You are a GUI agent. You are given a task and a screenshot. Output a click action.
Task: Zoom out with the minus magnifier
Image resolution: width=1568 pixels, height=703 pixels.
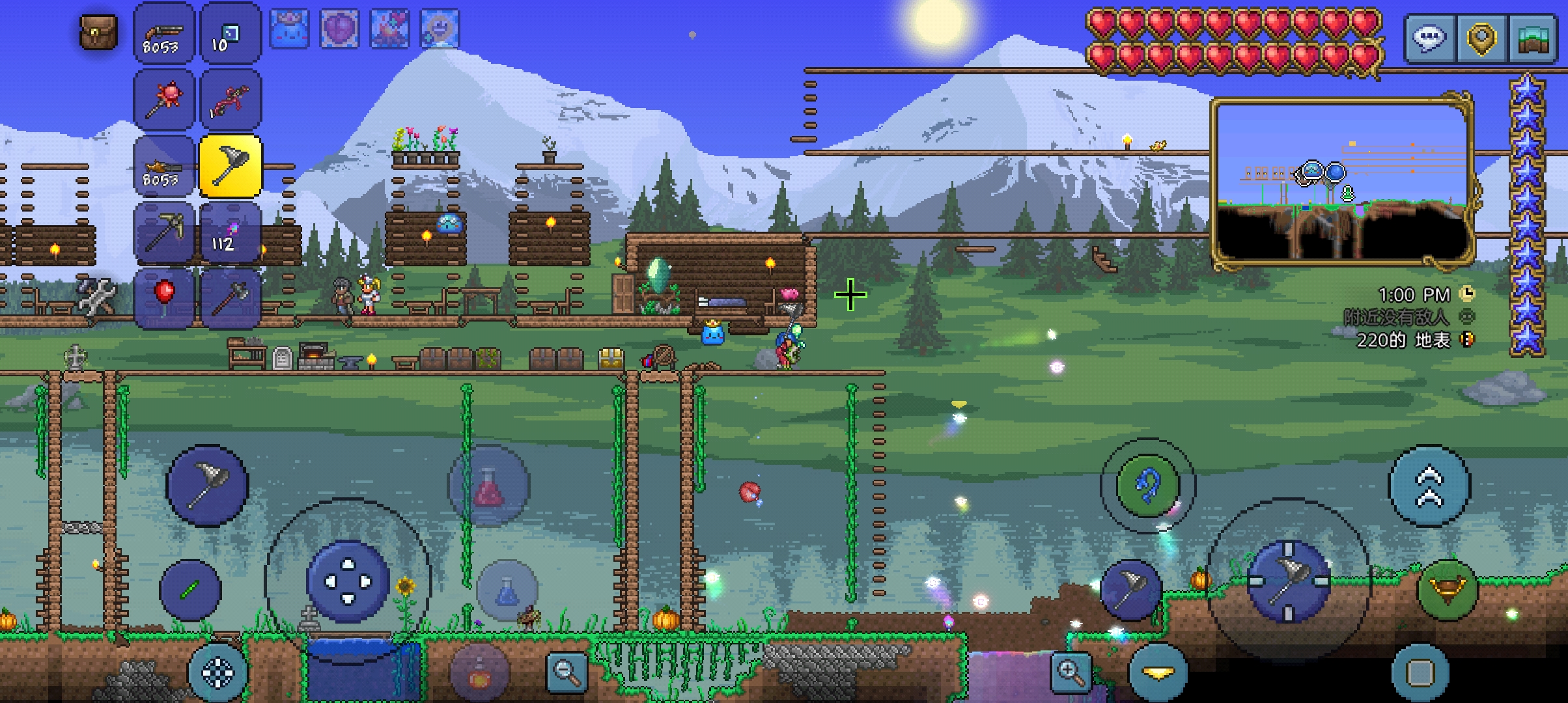pos(566,672)
